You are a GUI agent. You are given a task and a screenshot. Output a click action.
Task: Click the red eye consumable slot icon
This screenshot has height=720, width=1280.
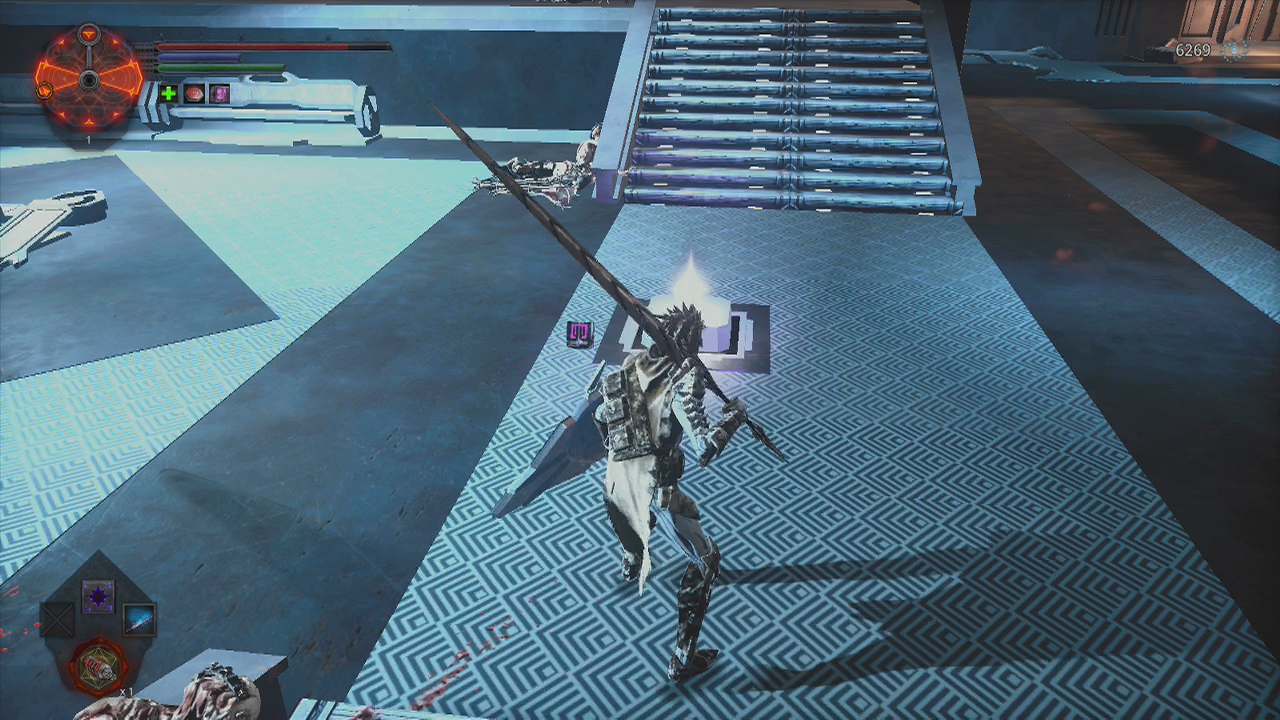pyautogui.click(x=193, y=93)
